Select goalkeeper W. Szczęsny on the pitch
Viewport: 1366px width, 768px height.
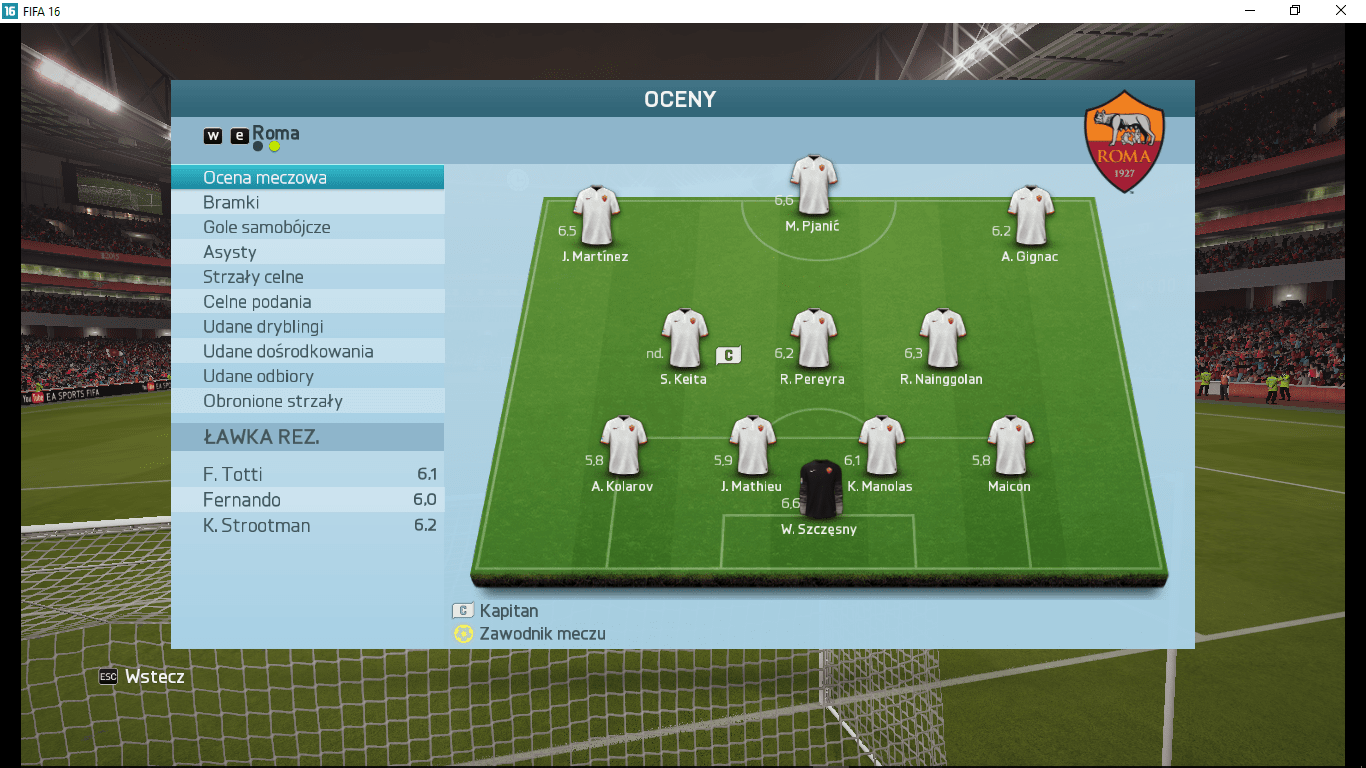tap(821, 489)
